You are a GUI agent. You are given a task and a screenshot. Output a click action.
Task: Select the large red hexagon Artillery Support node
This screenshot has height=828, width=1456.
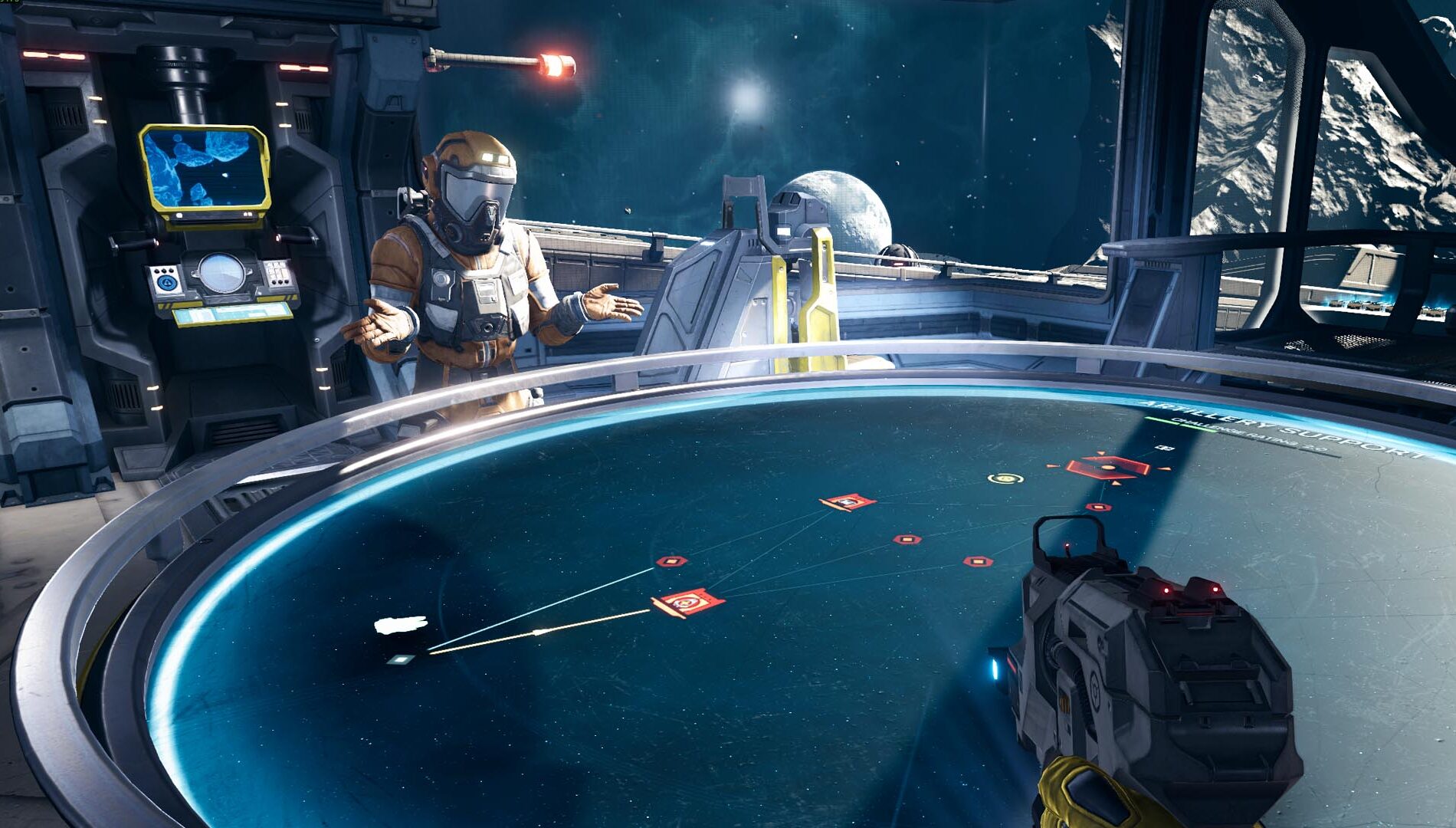(x=1107, y=467)
